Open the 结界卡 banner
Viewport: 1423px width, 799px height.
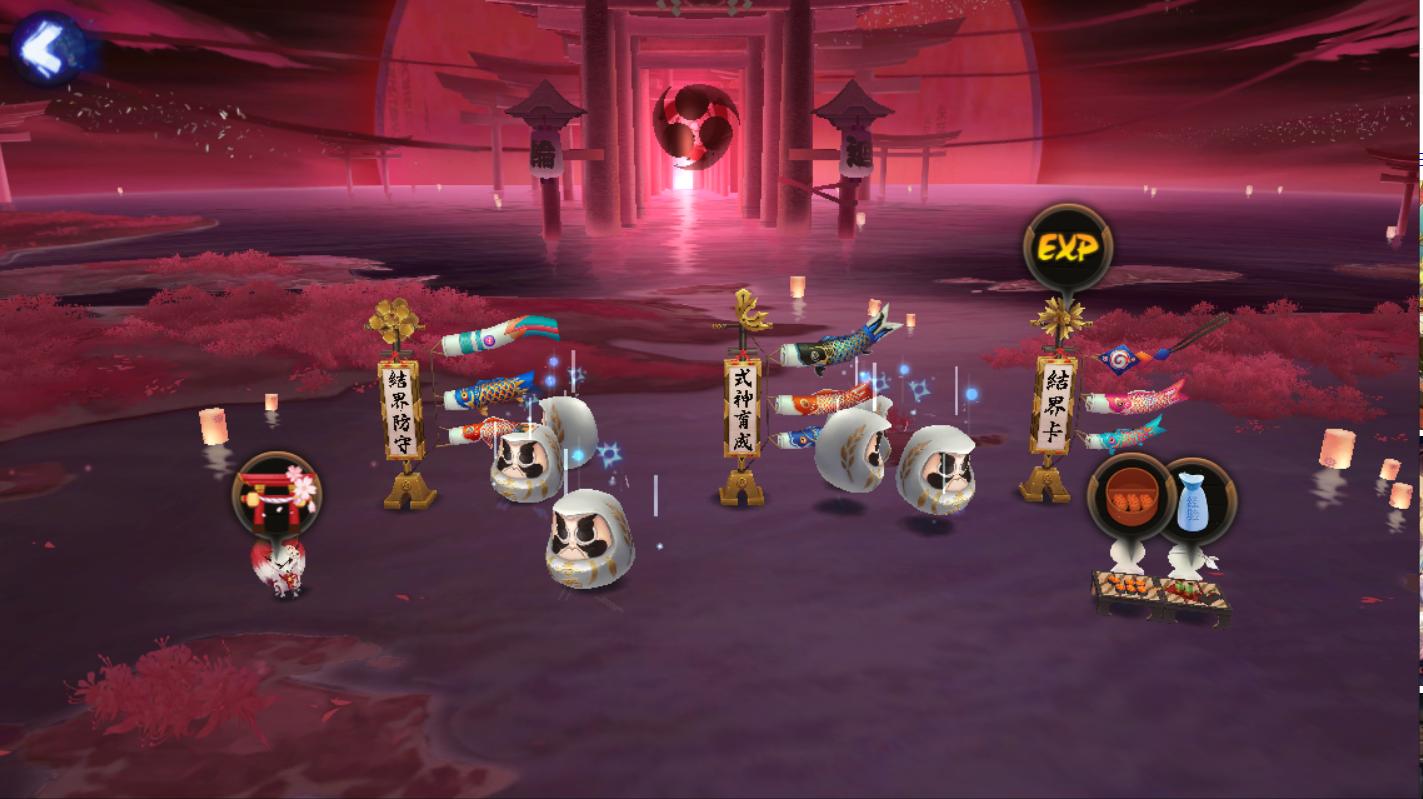coord(1055,407)
